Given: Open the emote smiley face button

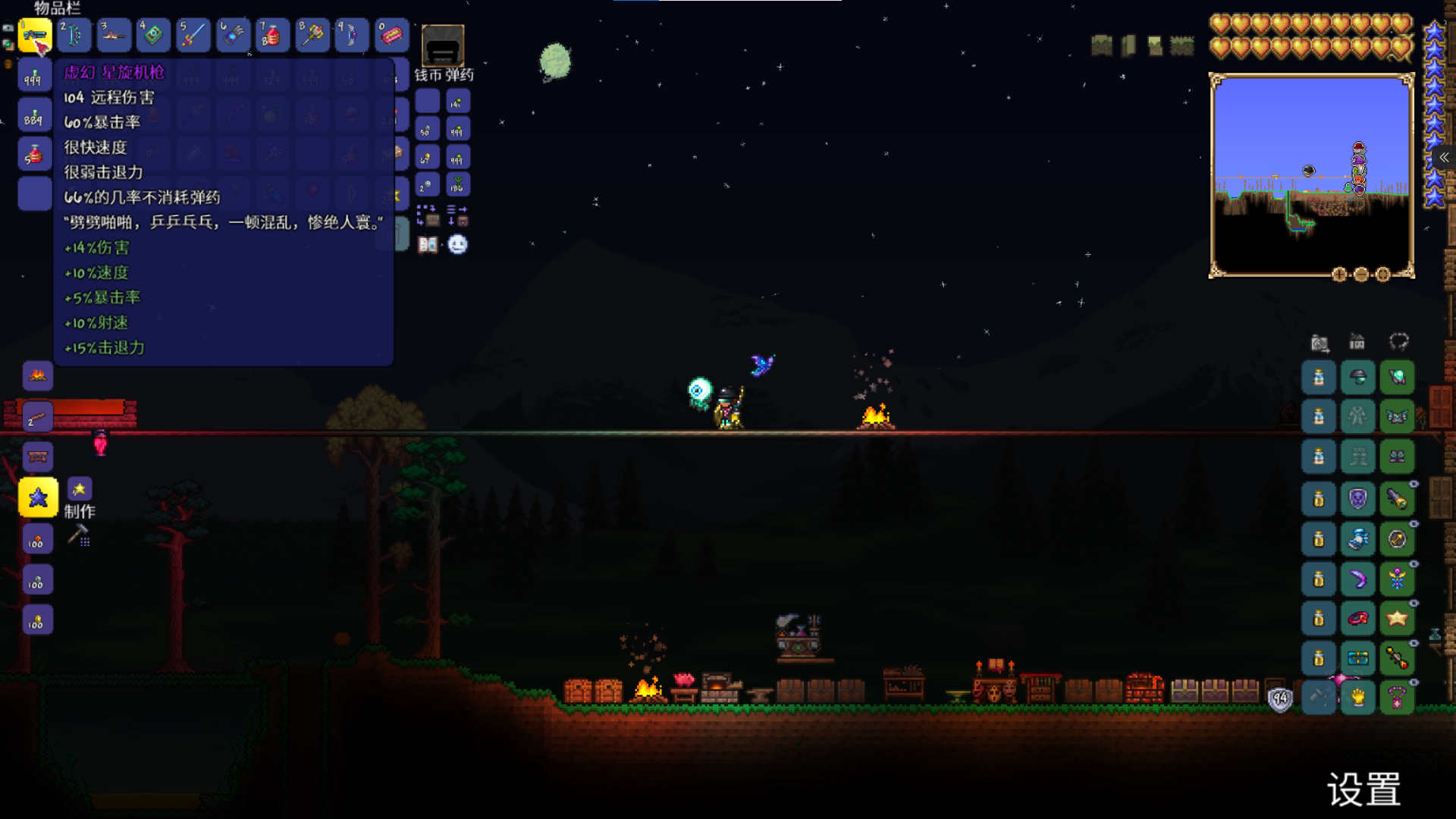Looking at the screenshot, I should tap(457, 245).
